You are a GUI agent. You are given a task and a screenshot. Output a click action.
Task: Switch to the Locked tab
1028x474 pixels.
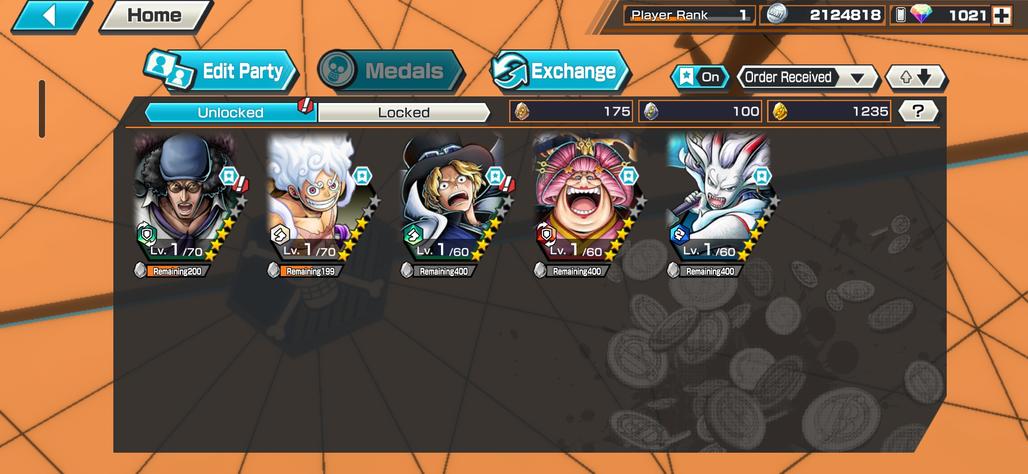tap(404, 112)
